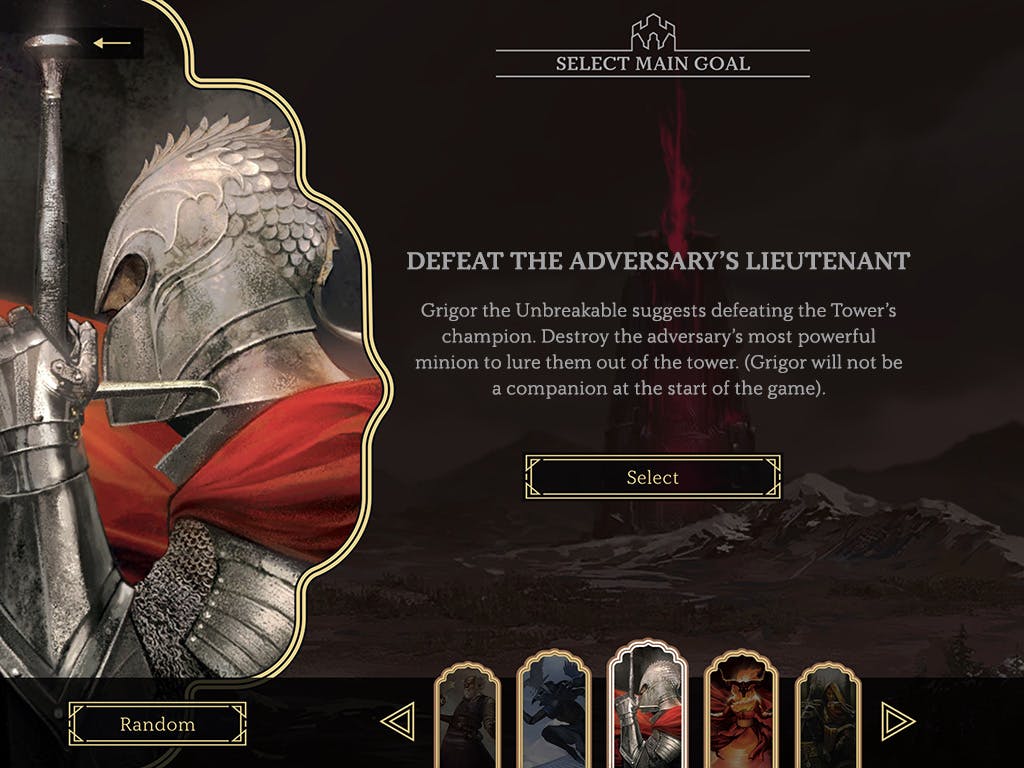Screen dimensions: 1024x768
Task: Show next goals with the right triangle arrow
Action: coord(897,721)
